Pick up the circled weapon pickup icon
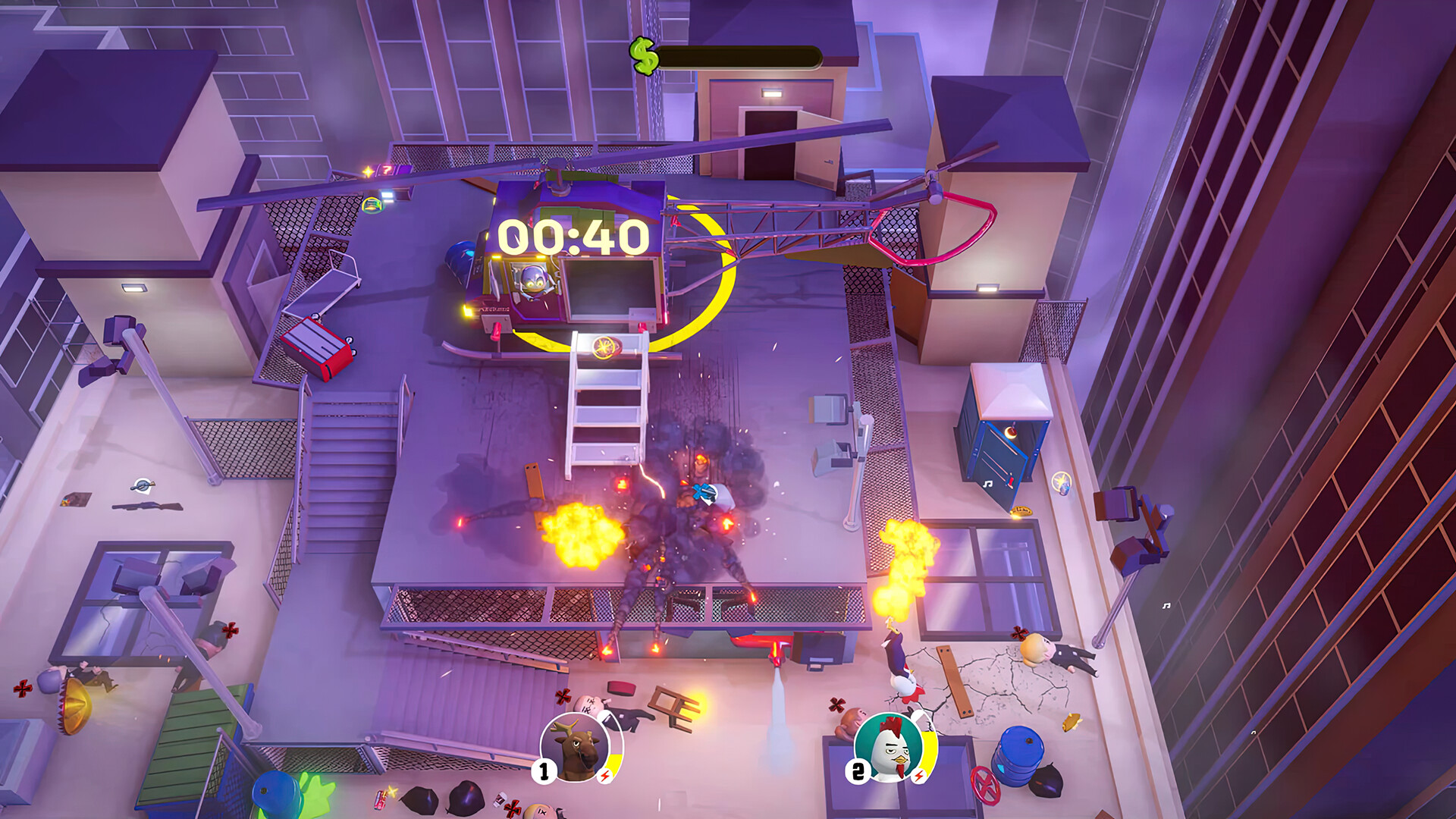The width and height of the screenshot is (1456, 819). click(x=373, y=206)
